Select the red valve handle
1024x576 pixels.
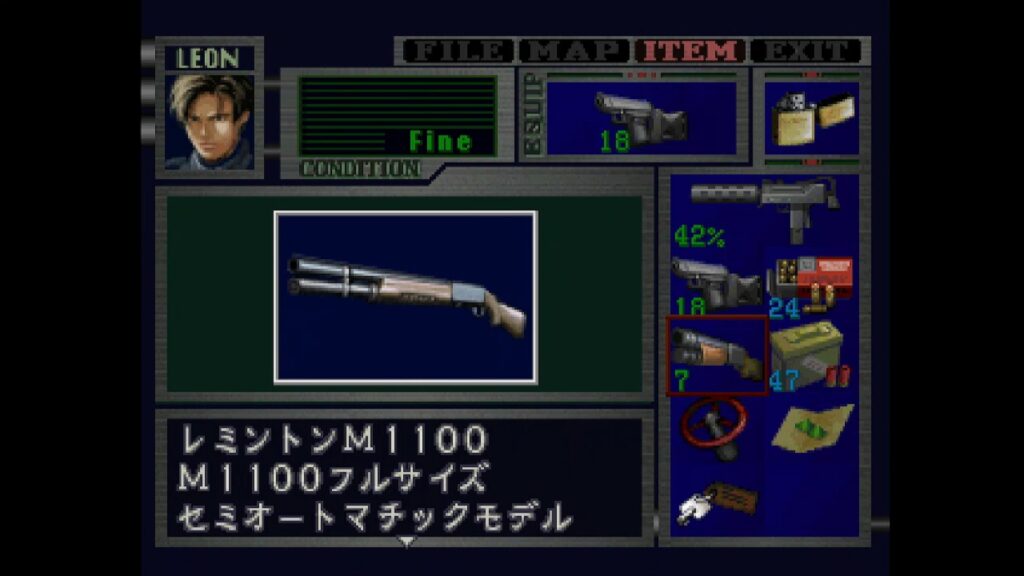click(x=716, y=426)
